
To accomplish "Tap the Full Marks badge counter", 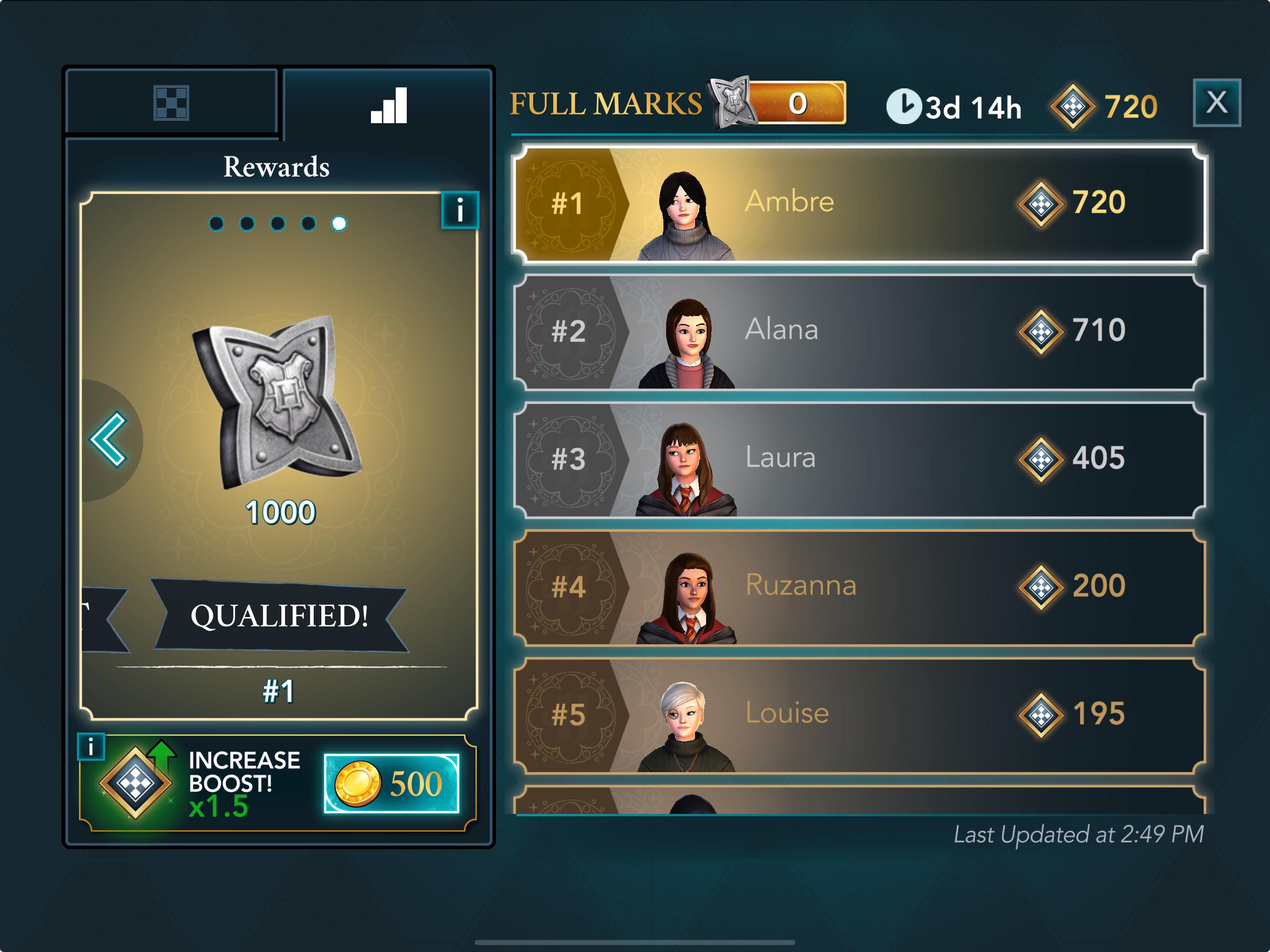I will [x=780, y=103].
